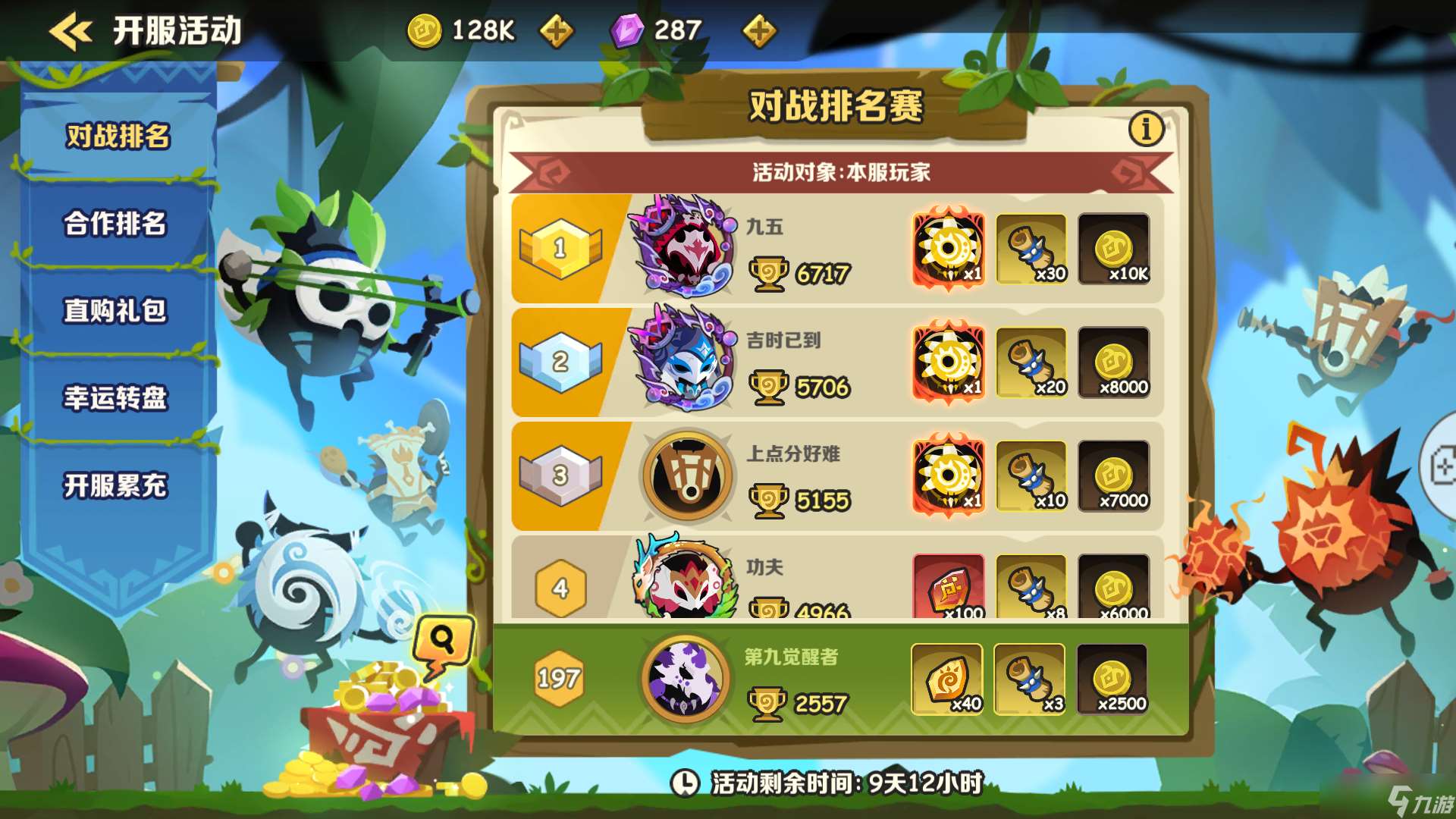Tap the x1 fiery gear reward for rank 1
1456x819 pixels.
tap(949, 249)
